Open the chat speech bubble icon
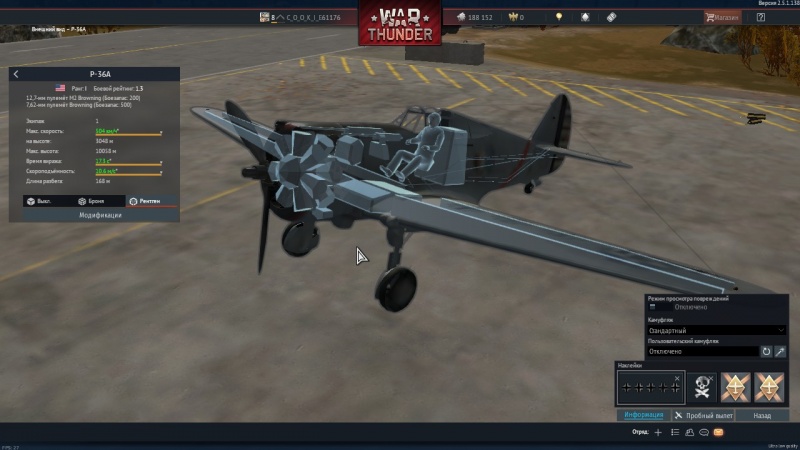800x450 pixels. pos(703,433)
